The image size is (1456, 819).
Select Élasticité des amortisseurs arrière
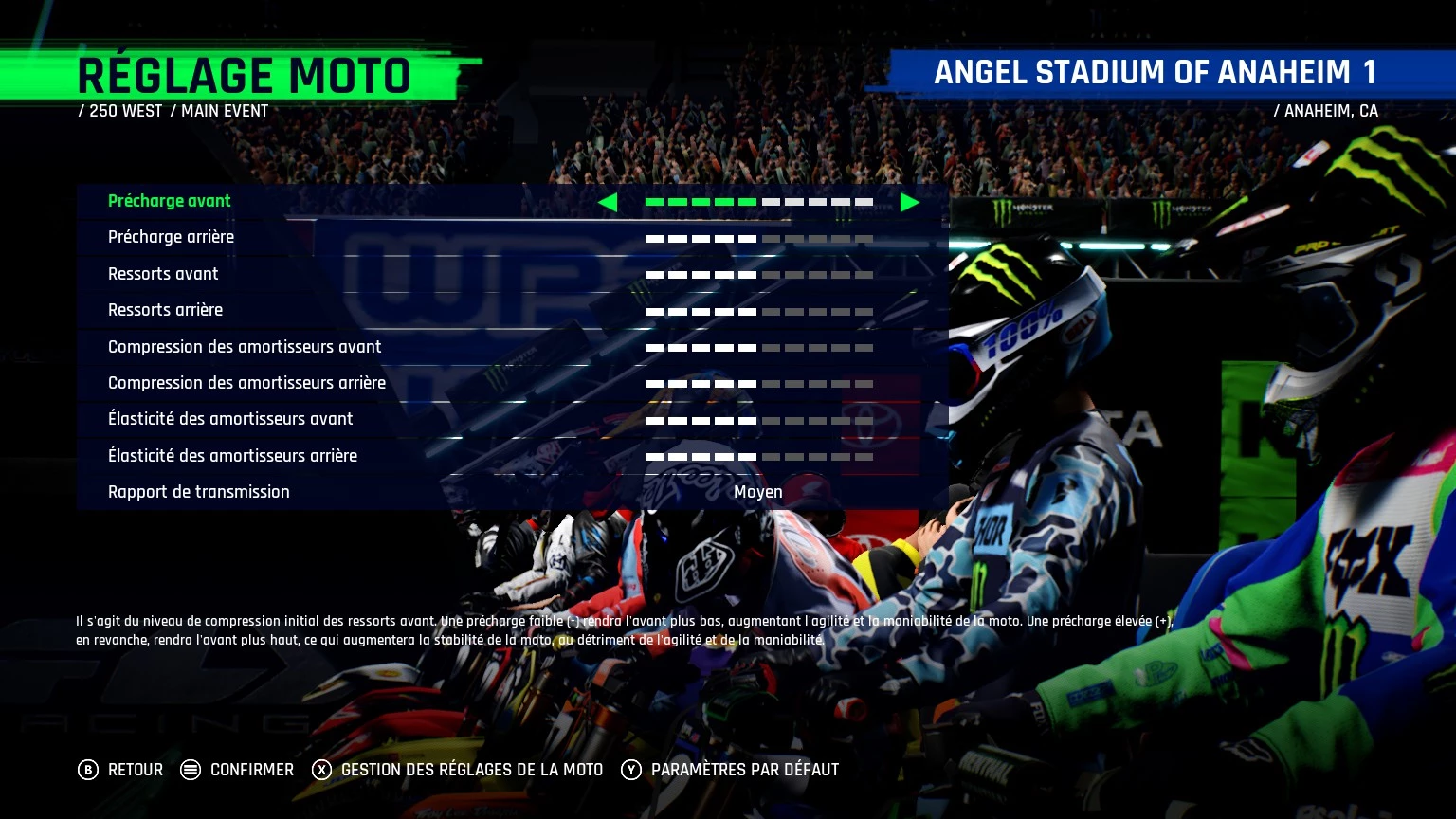pos(233,456)
